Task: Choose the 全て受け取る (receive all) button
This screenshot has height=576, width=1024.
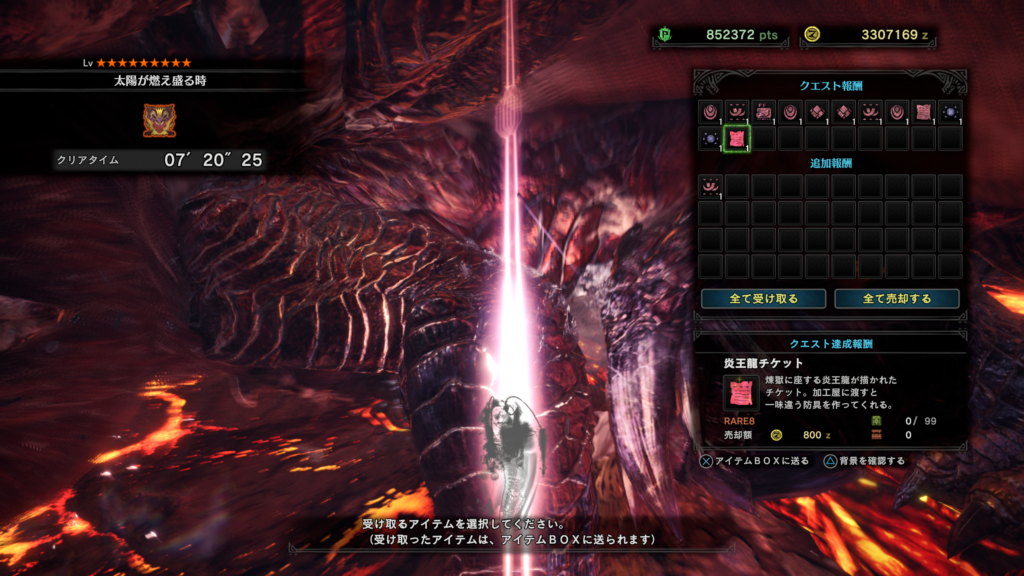Action: pyautogui.click(x=763, y=298)
